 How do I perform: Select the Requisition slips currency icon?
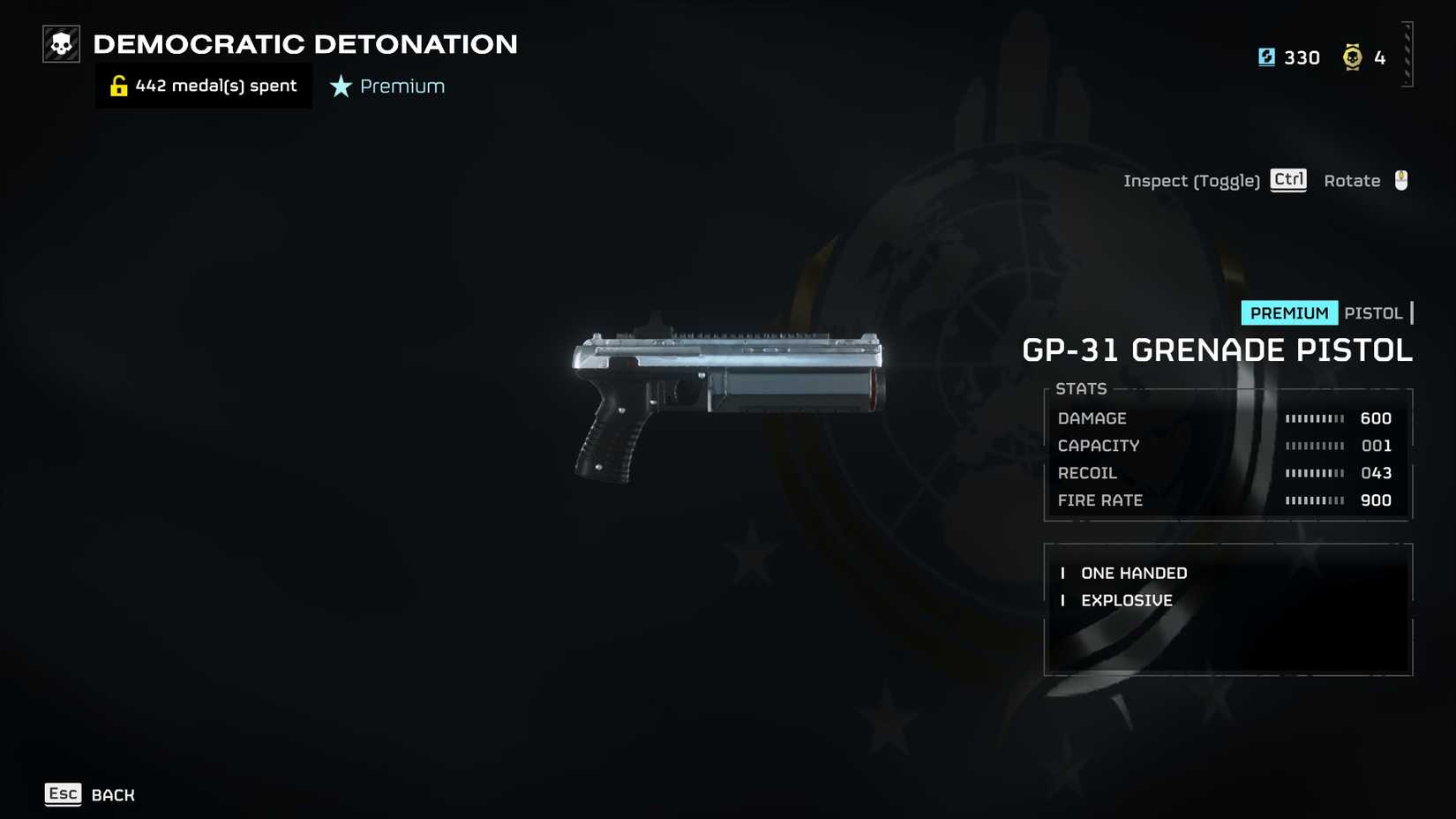coord(1267,56)
